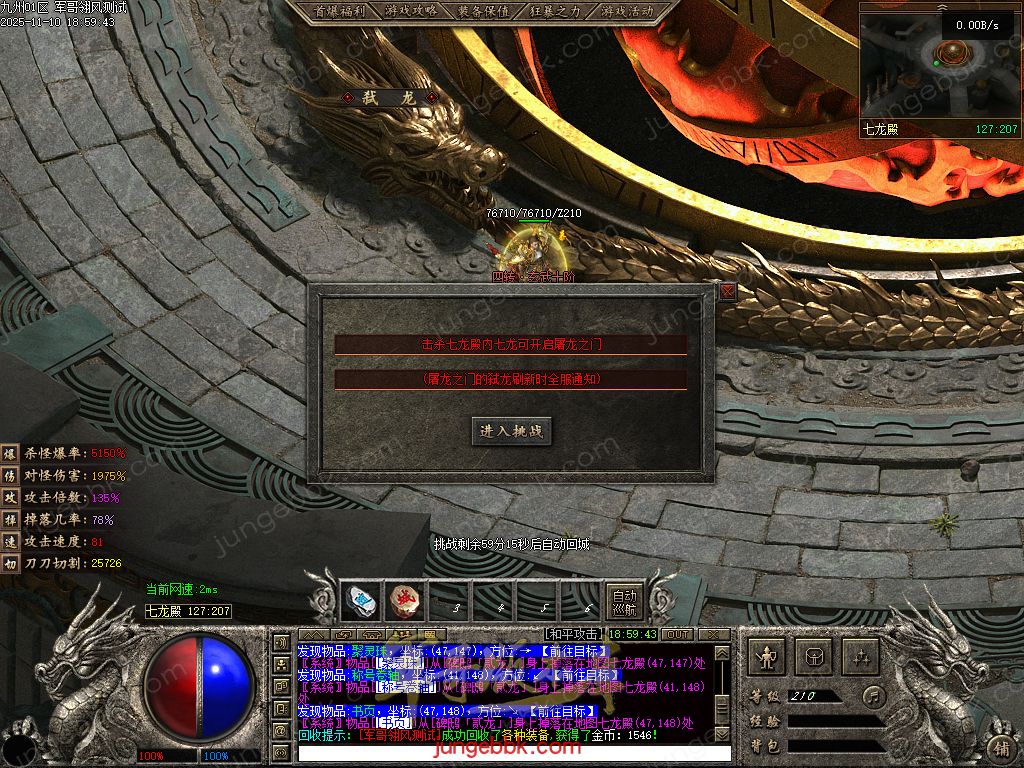The height and width of the screenshot is (768, 1024).
Task: Close the dragon gate challenge dialog
Action: tap(727, 291)
